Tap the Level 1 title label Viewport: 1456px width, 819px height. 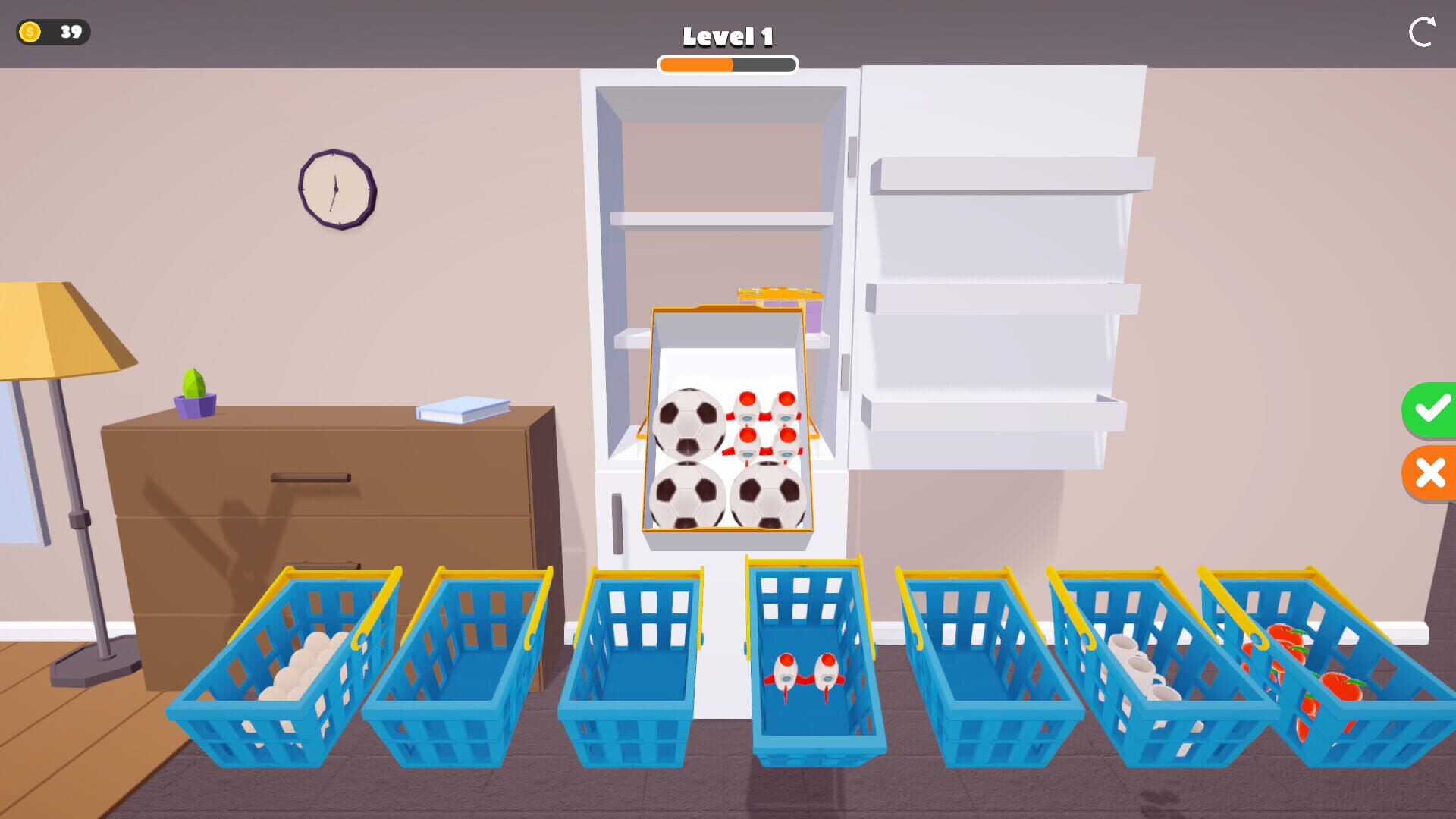[727, 35]
